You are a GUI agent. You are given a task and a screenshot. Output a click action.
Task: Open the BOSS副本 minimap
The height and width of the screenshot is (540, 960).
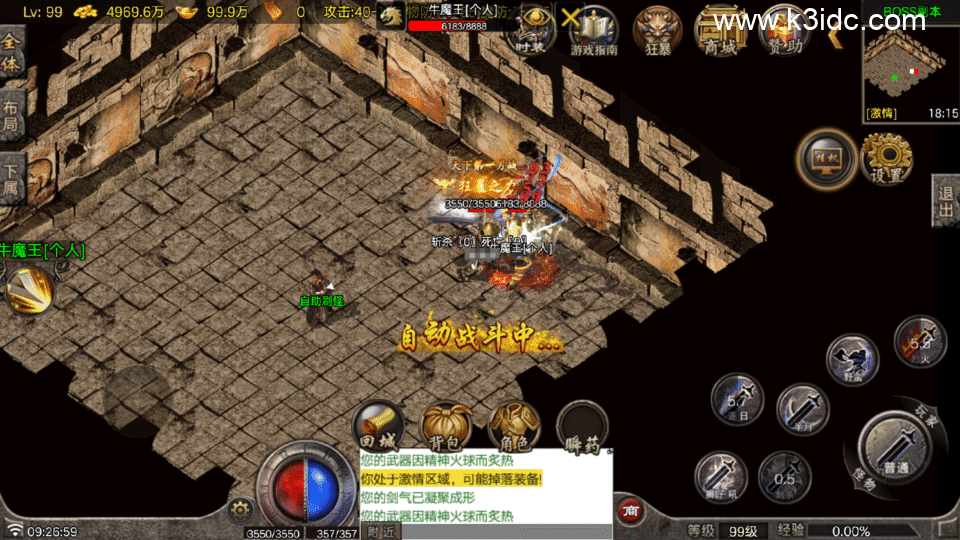pyautogui.click(x=909, y=65)
